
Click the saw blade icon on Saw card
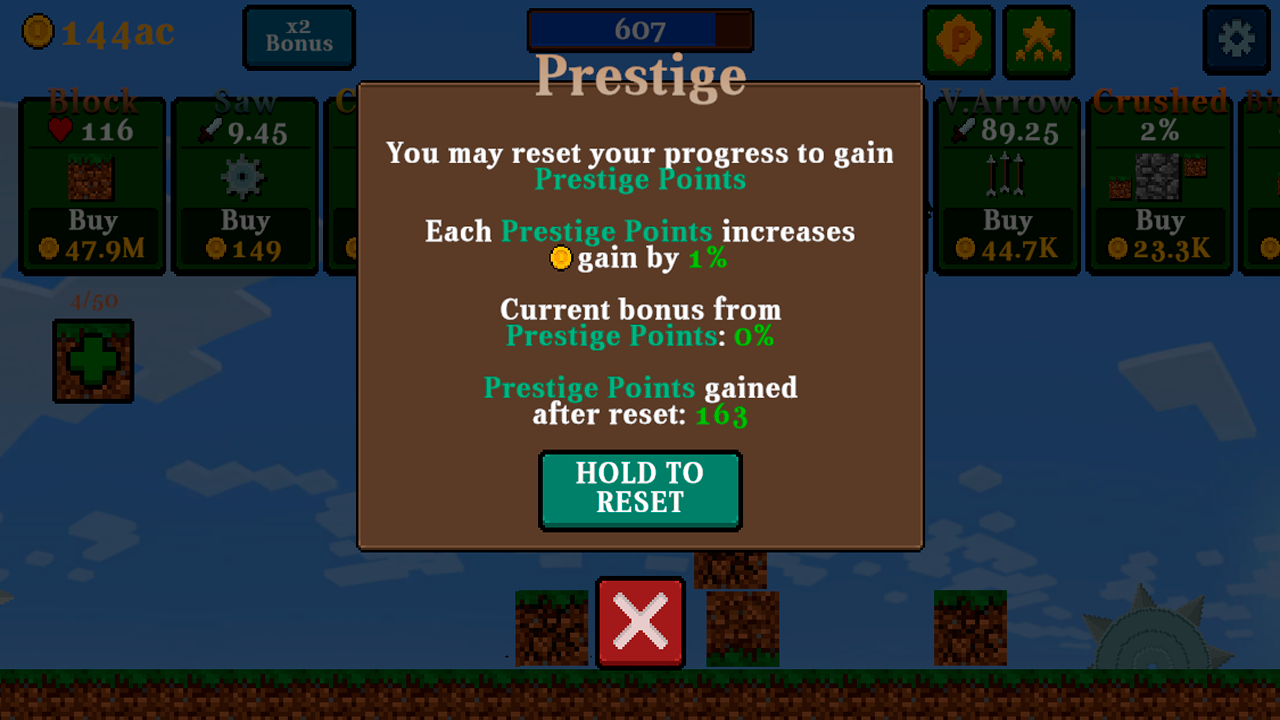[245, 176]
